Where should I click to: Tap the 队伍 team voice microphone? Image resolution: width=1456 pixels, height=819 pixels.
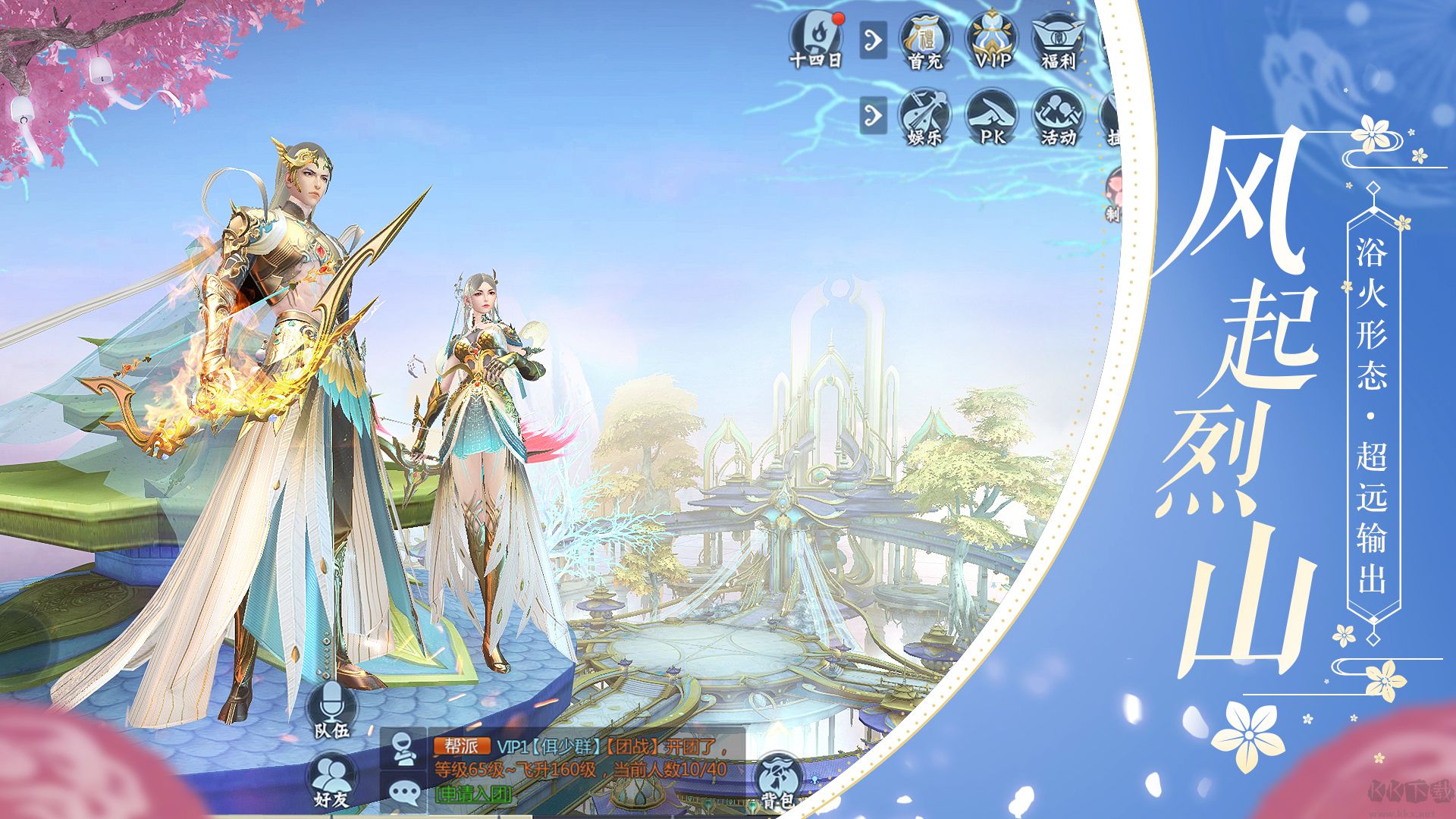pos(331,708)
